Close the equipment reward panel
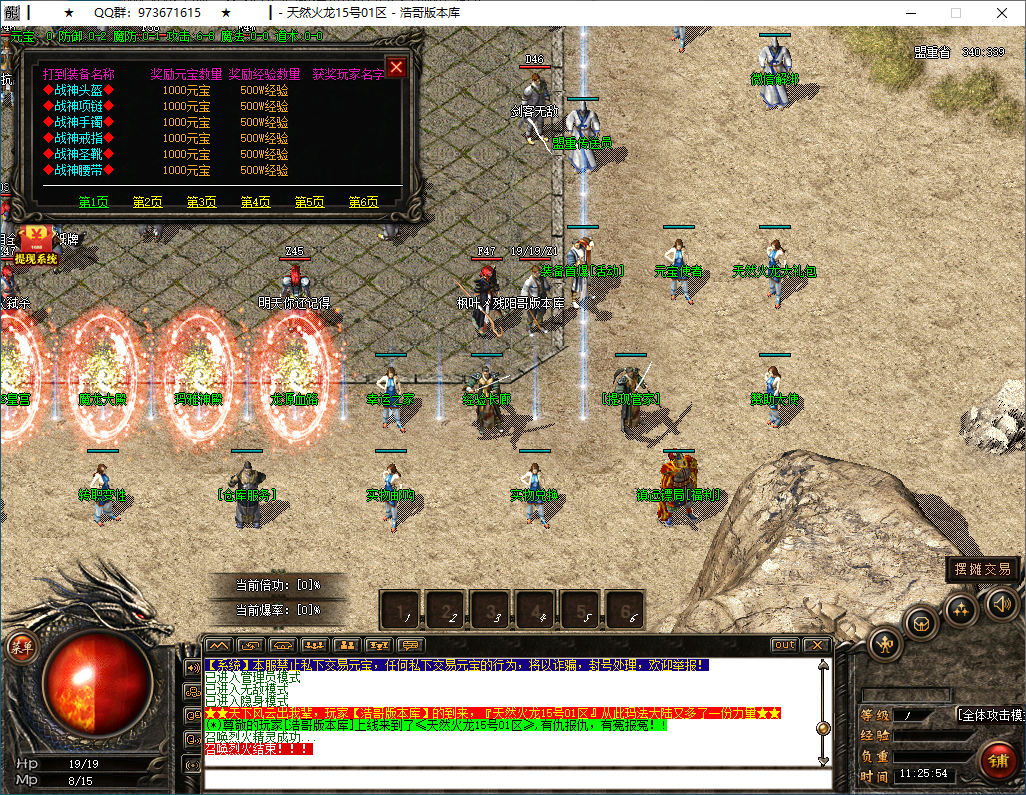Image resolution: width=1026 pixels, height=795 pixels. point(396,67)
